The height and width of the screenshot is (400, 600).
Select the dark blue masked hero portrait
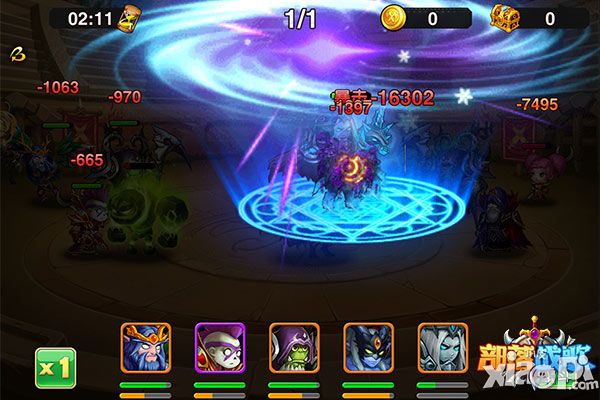(368, 347)
